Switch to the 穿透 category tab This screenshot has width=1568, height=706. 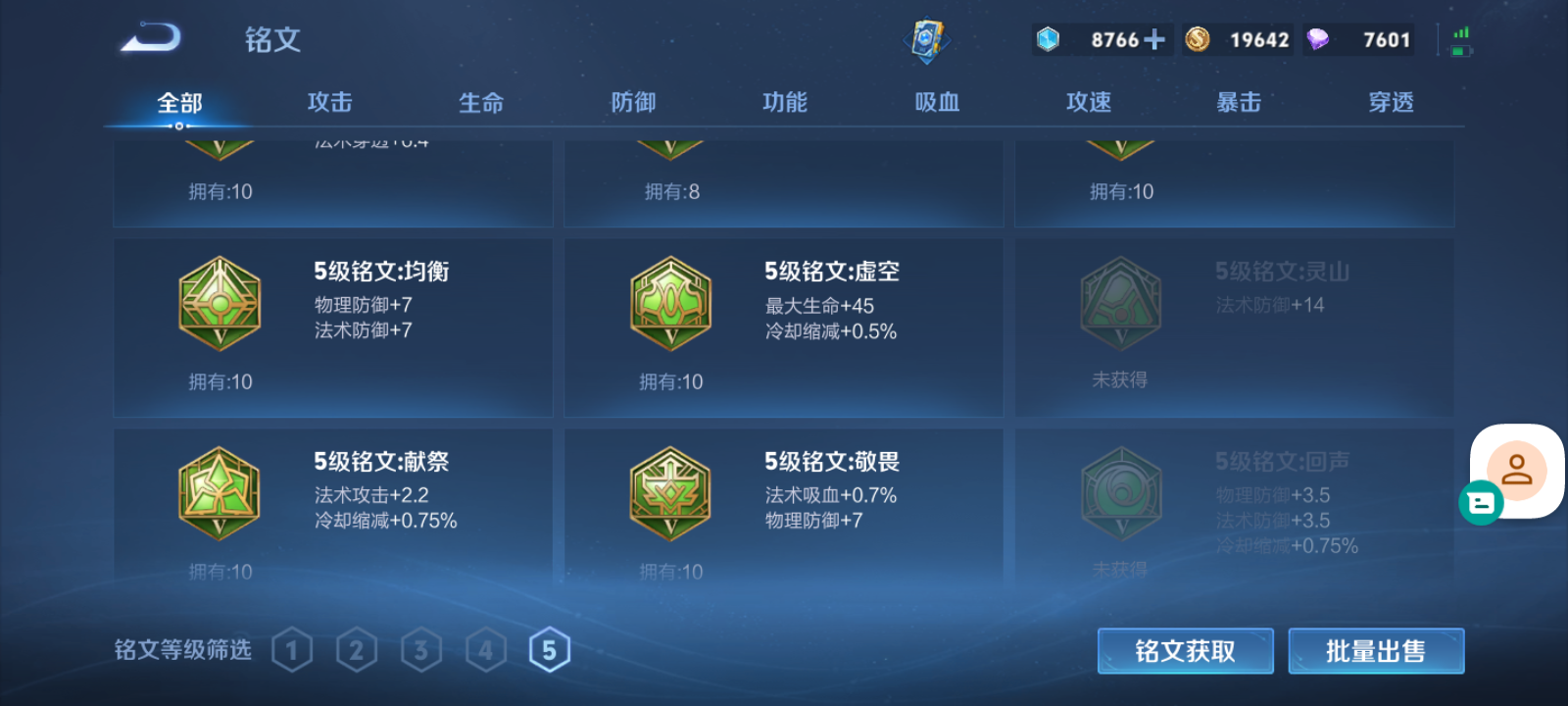[x=1390, y=101]
